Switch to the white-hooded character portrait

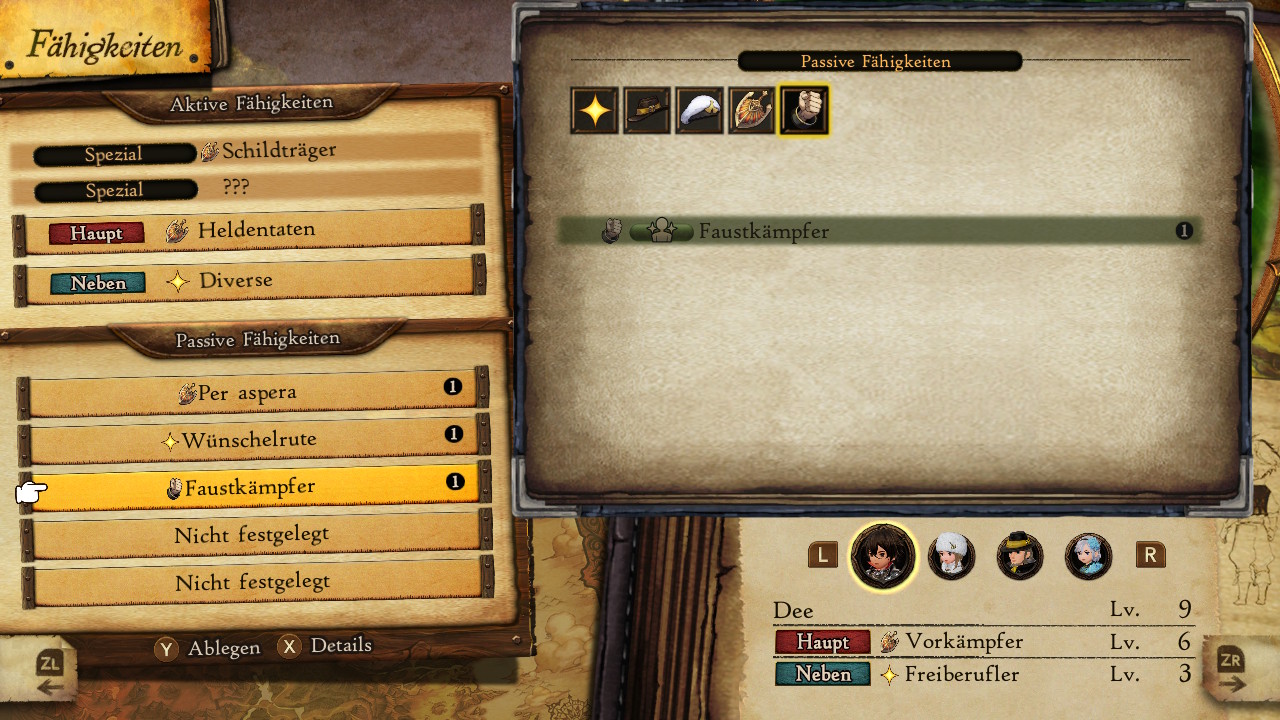(x=951, y=556)
